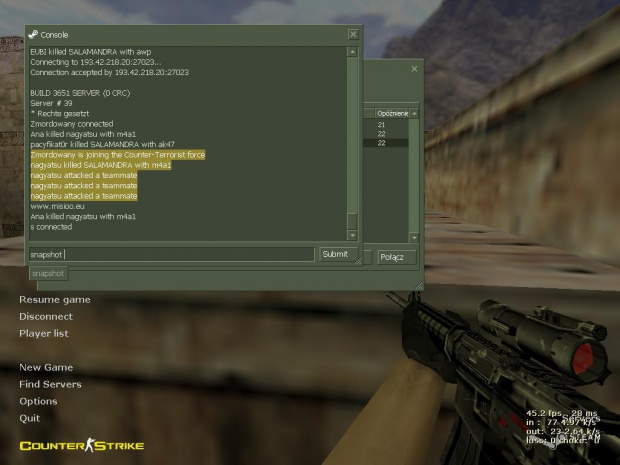Focus the console command input field

pyautogui.click(x=171, y=255)
